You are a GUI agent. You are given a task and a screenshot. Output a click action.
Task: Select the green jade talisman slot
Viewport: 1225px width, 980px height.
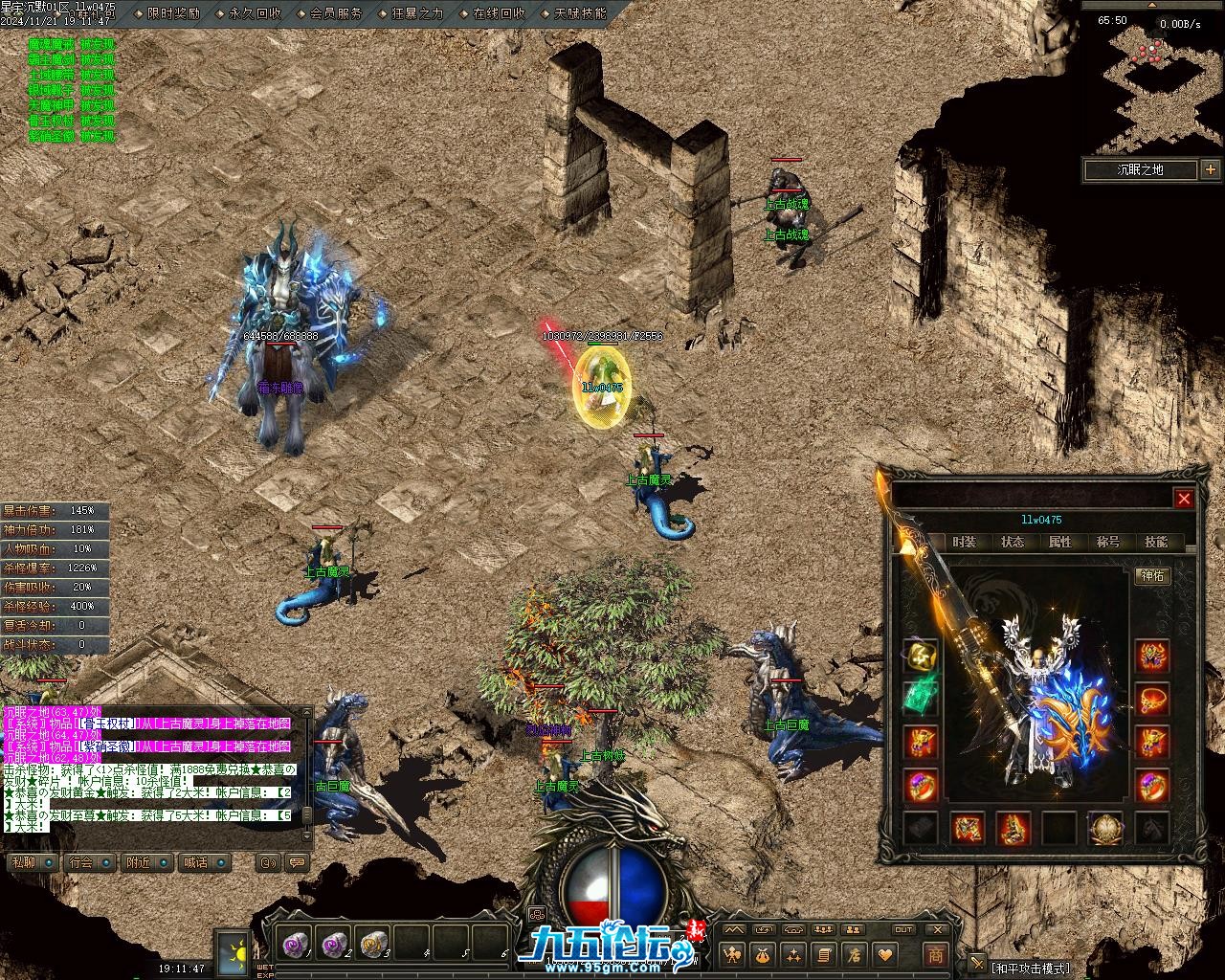click(921, 698)
